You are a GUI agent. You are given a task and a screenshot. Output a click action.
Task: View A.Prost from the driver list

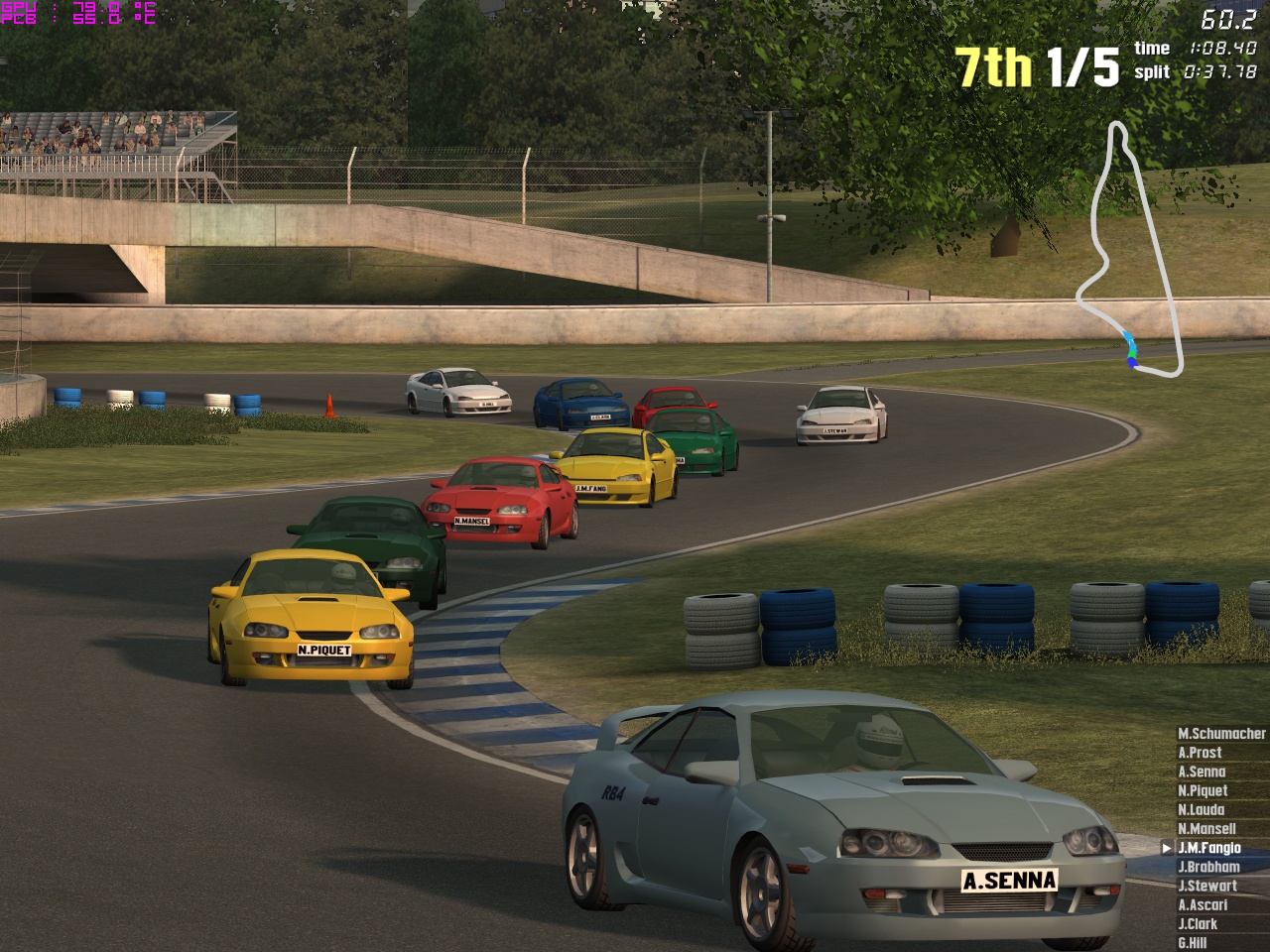pos(1199,753)
